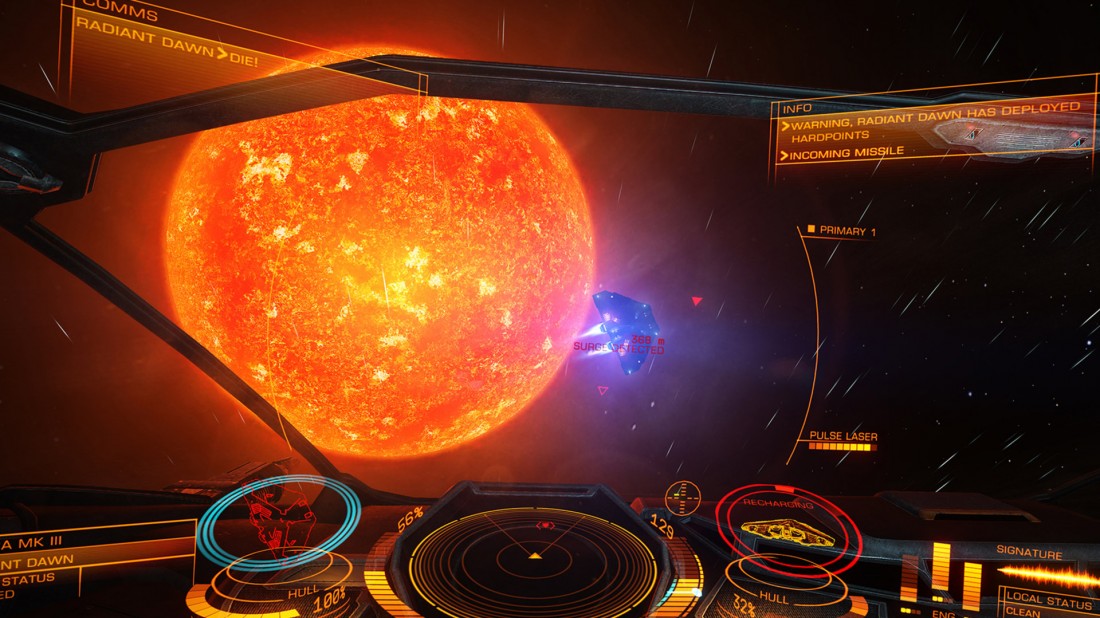The image size is (1100, 618).
Task: Select the Incoming Missile warning entry
Action: point(848,152)
